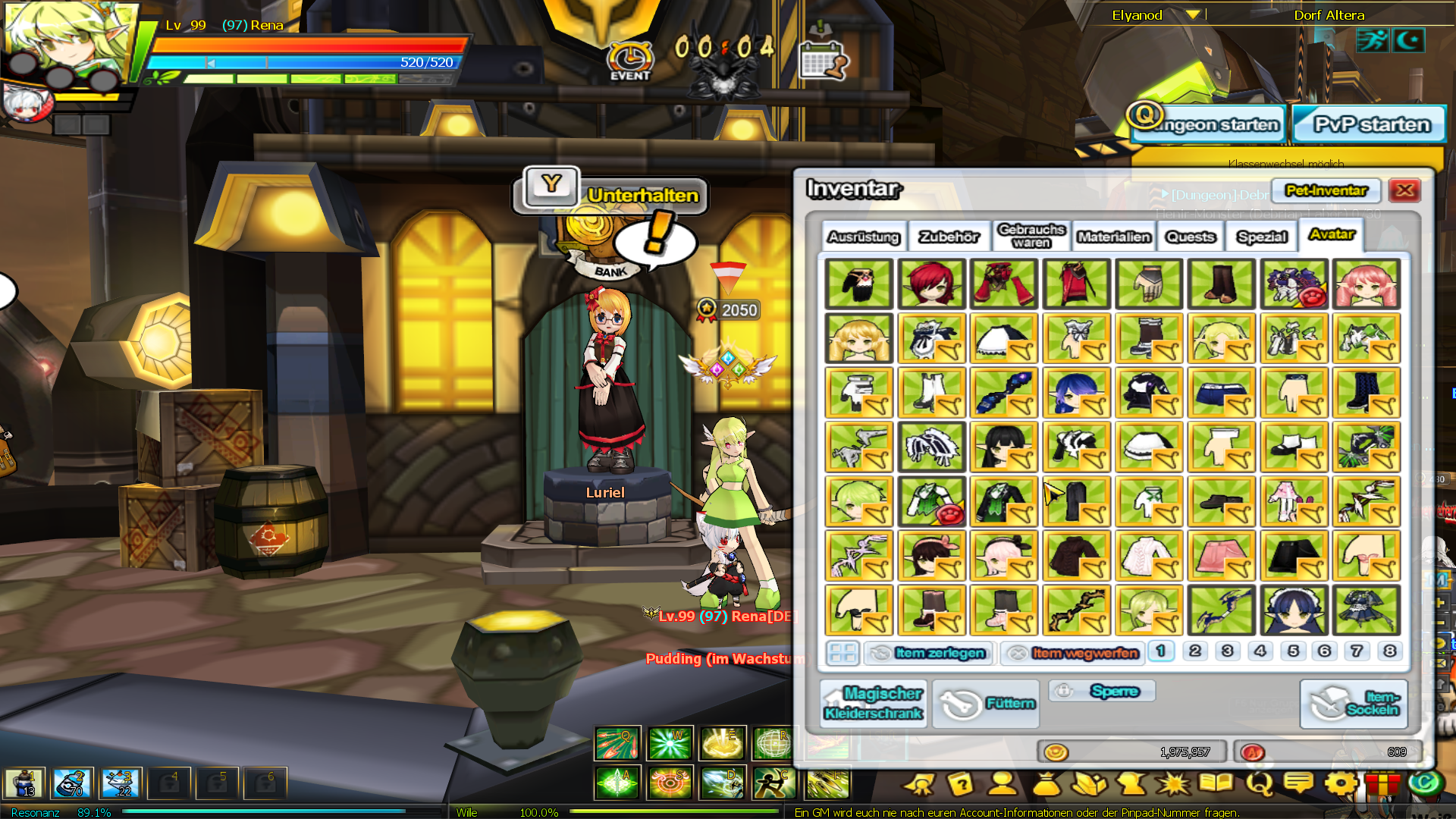Open the Pet-Inventar
This screenshot has height=819, width=1456.
(x=1326, y=190)
